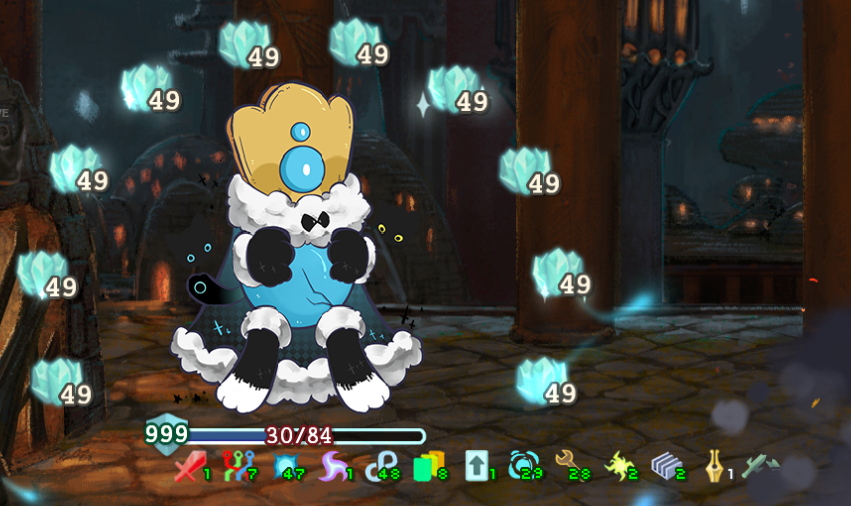Click the blue linked rings icon

click(380, 467)
